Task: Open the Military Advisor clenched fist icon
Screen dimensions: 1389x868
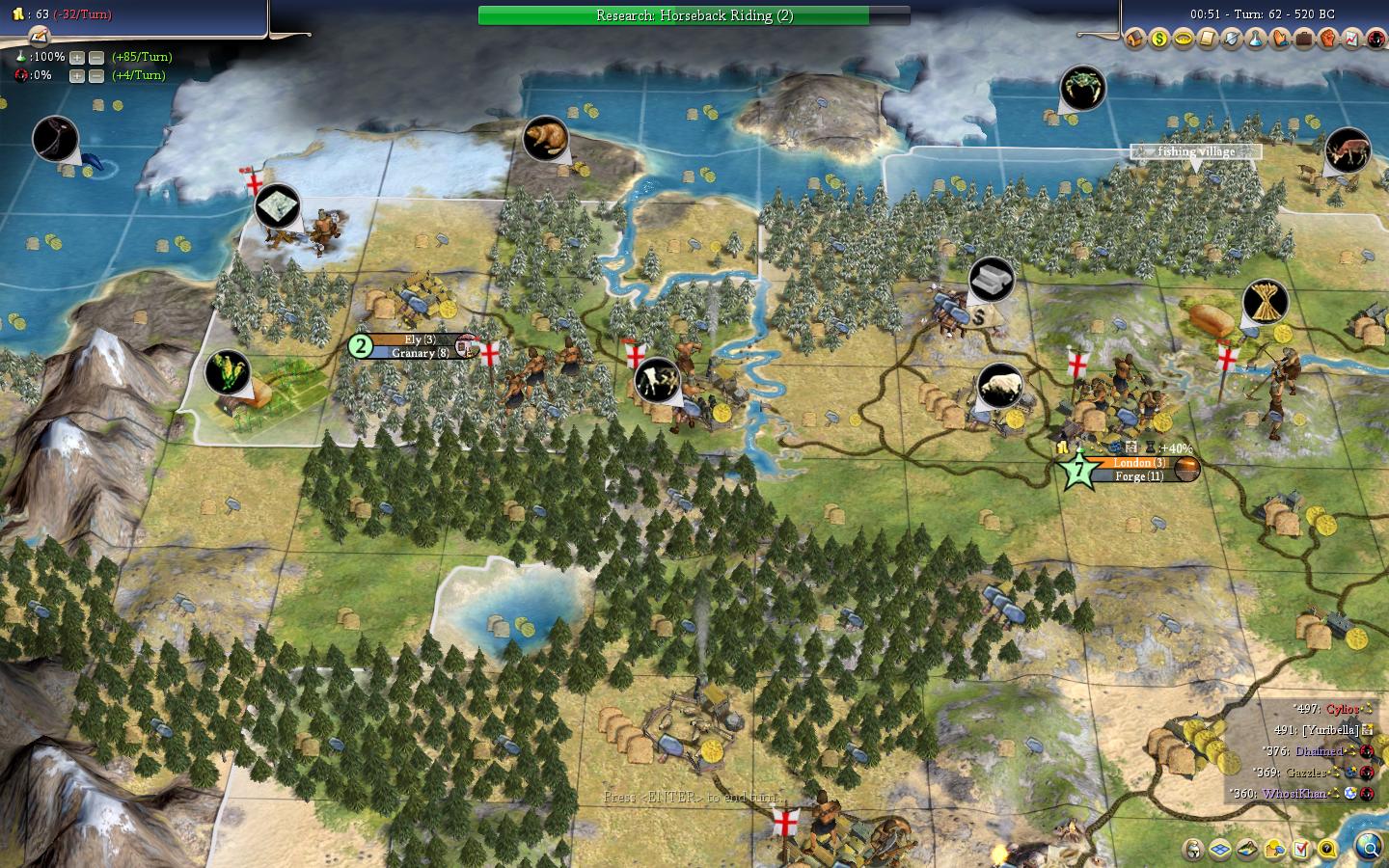Action: 1328,40
